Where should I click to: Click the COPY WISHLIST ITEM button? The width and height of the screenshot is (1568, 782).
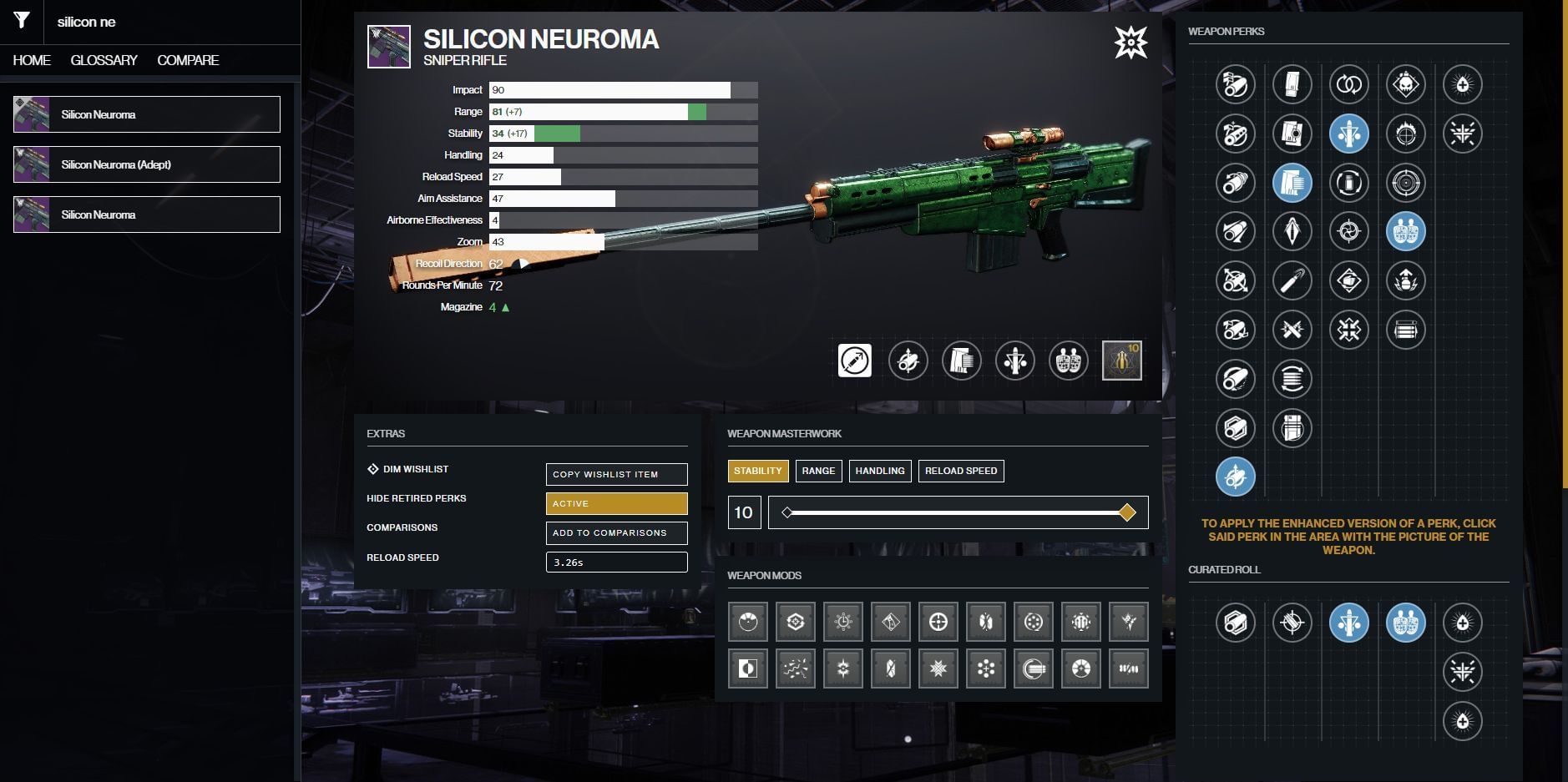pyautogui.click(x=616, y=474)
